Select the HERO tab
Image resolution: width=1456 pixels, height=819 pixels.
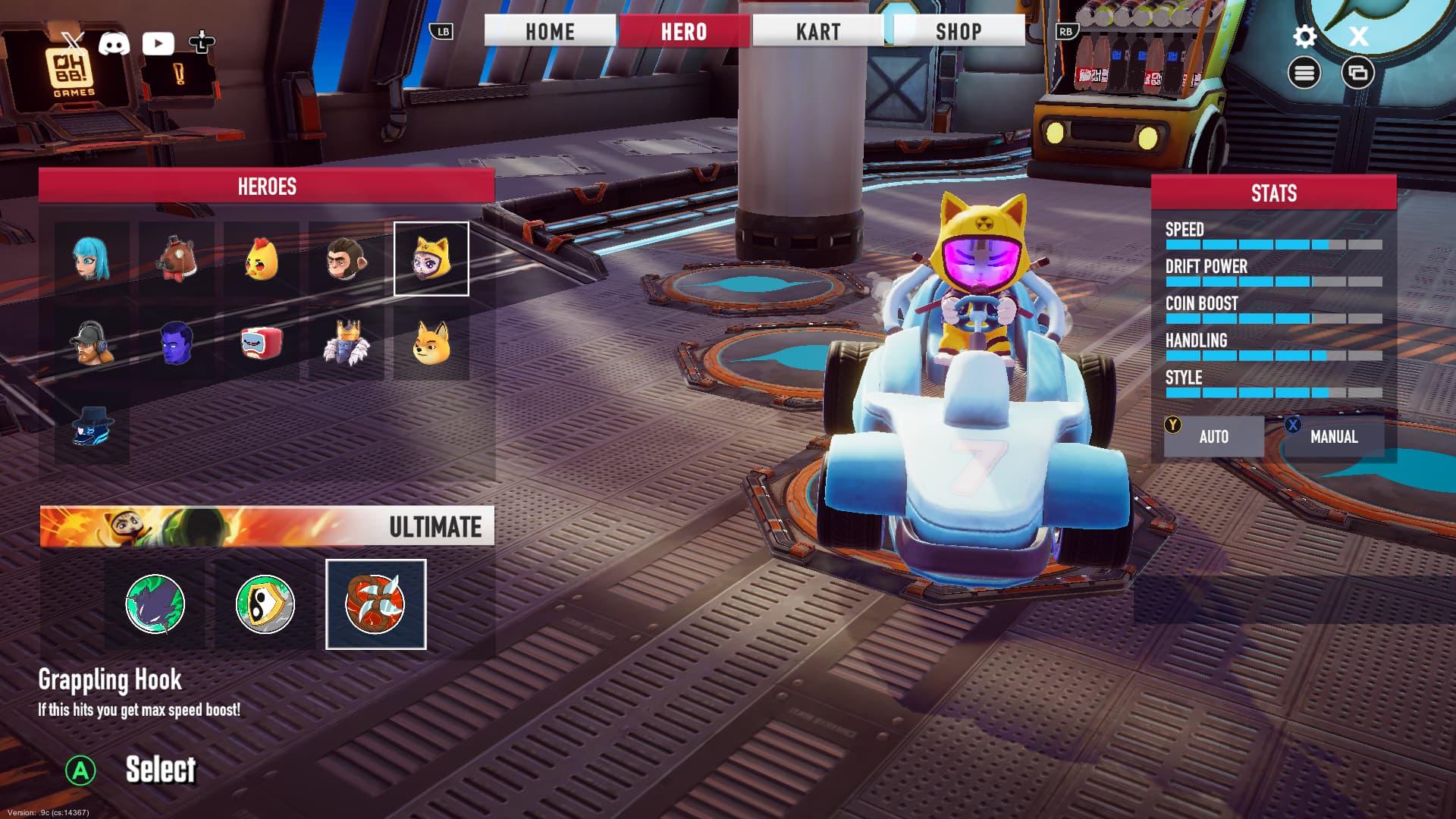pyautogui.click(x=684, y=32)
